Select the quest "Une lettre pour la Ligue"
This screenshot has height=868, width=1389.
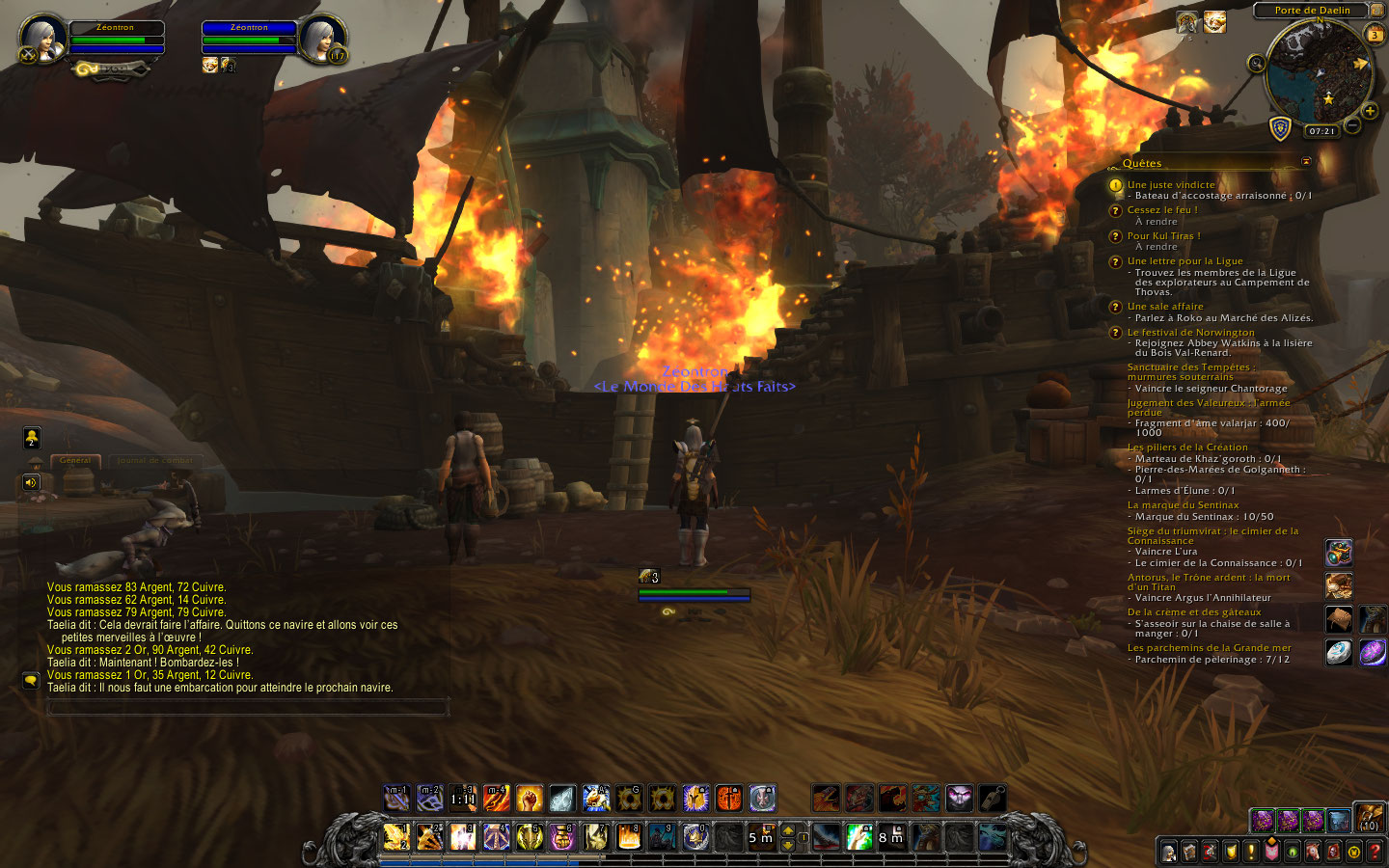click(x=1185, y=260)
